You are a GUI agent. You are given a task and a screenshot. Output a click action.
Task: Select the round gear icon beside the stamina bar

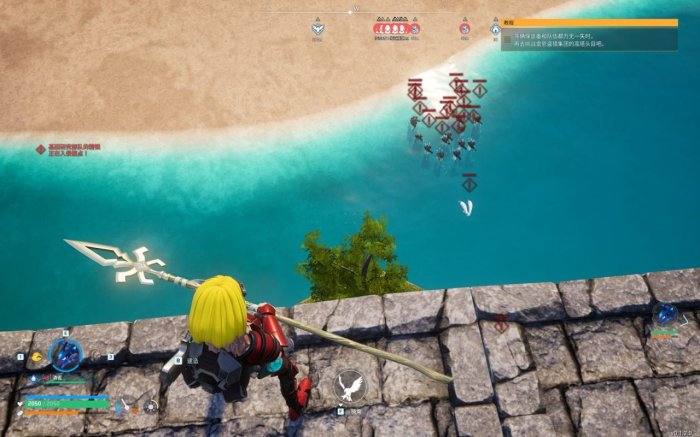pos(152,406)
